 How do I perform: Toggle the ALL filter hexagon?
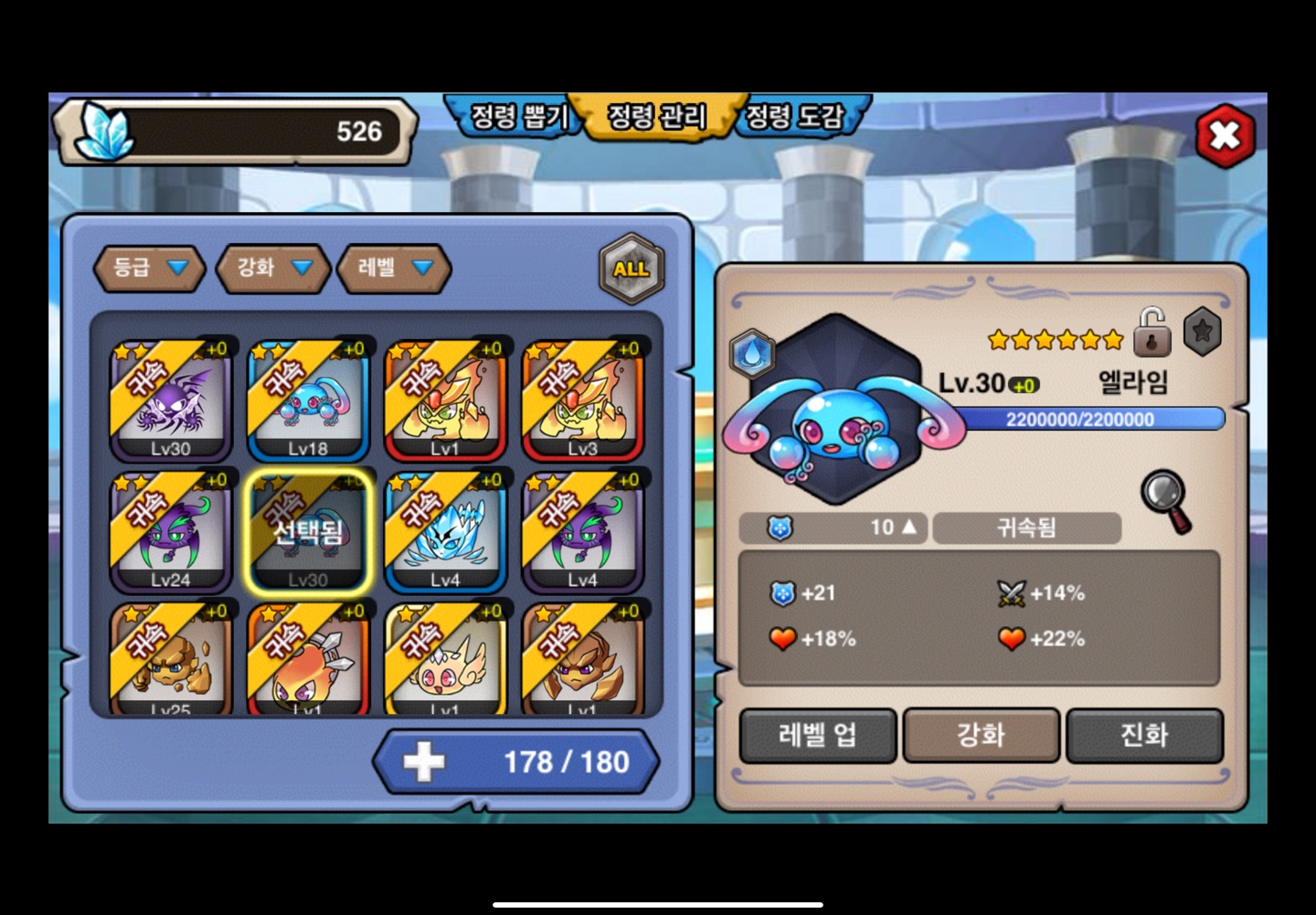[631, 269]
